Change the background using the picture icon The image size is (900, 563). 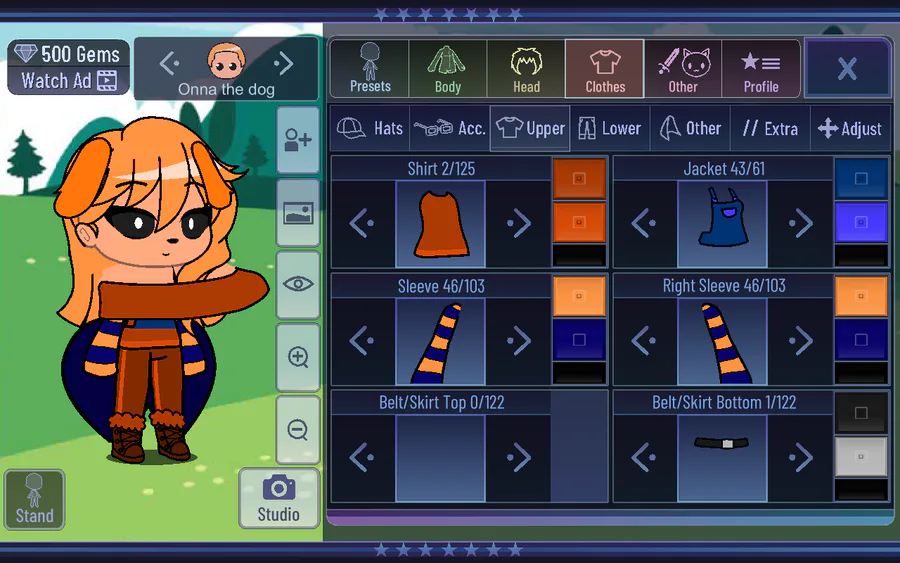(297, 212)
